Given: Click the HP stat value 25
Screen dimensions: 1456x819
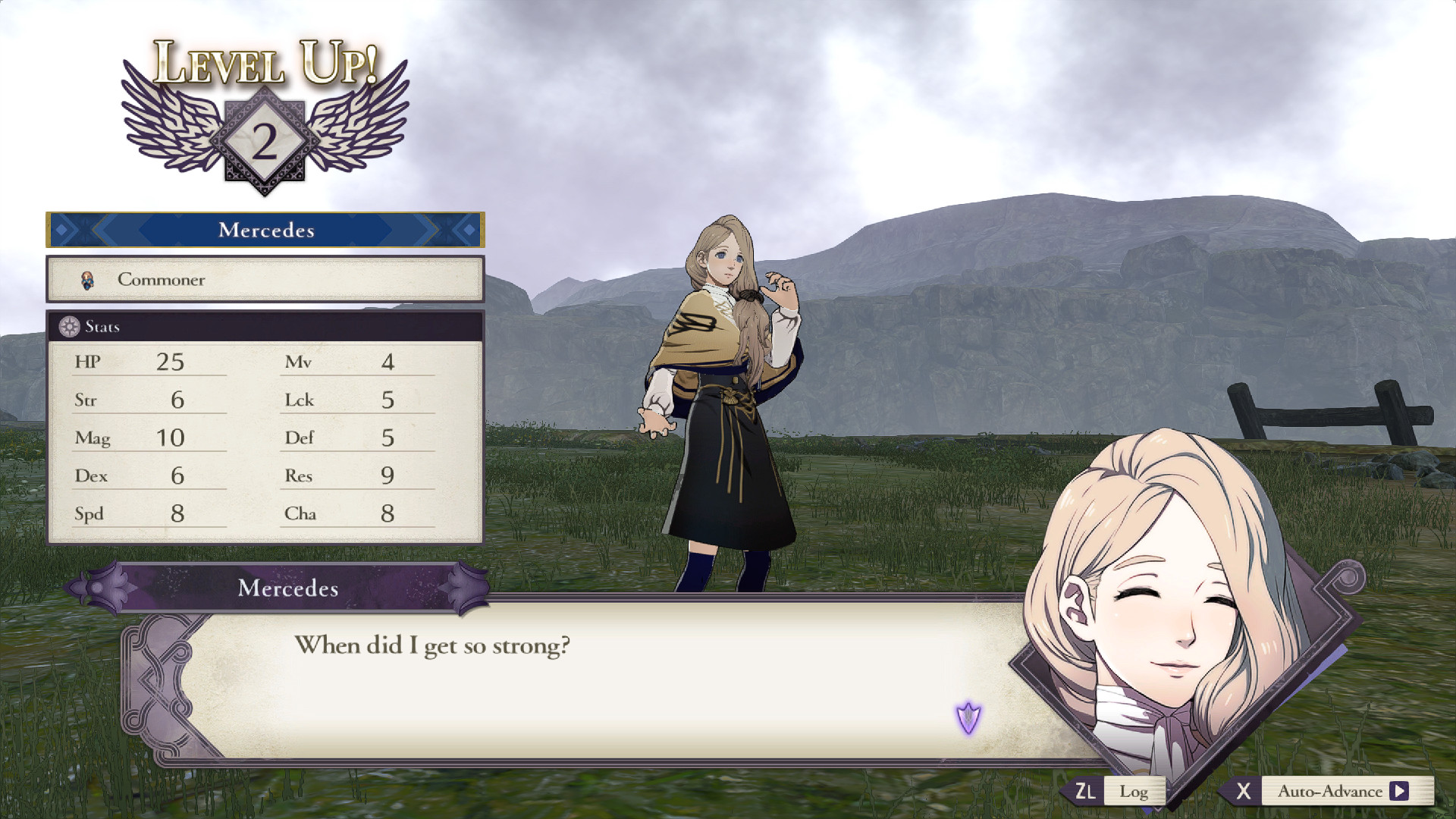Looking at the screenshot, I should click(x=170, y=362).
